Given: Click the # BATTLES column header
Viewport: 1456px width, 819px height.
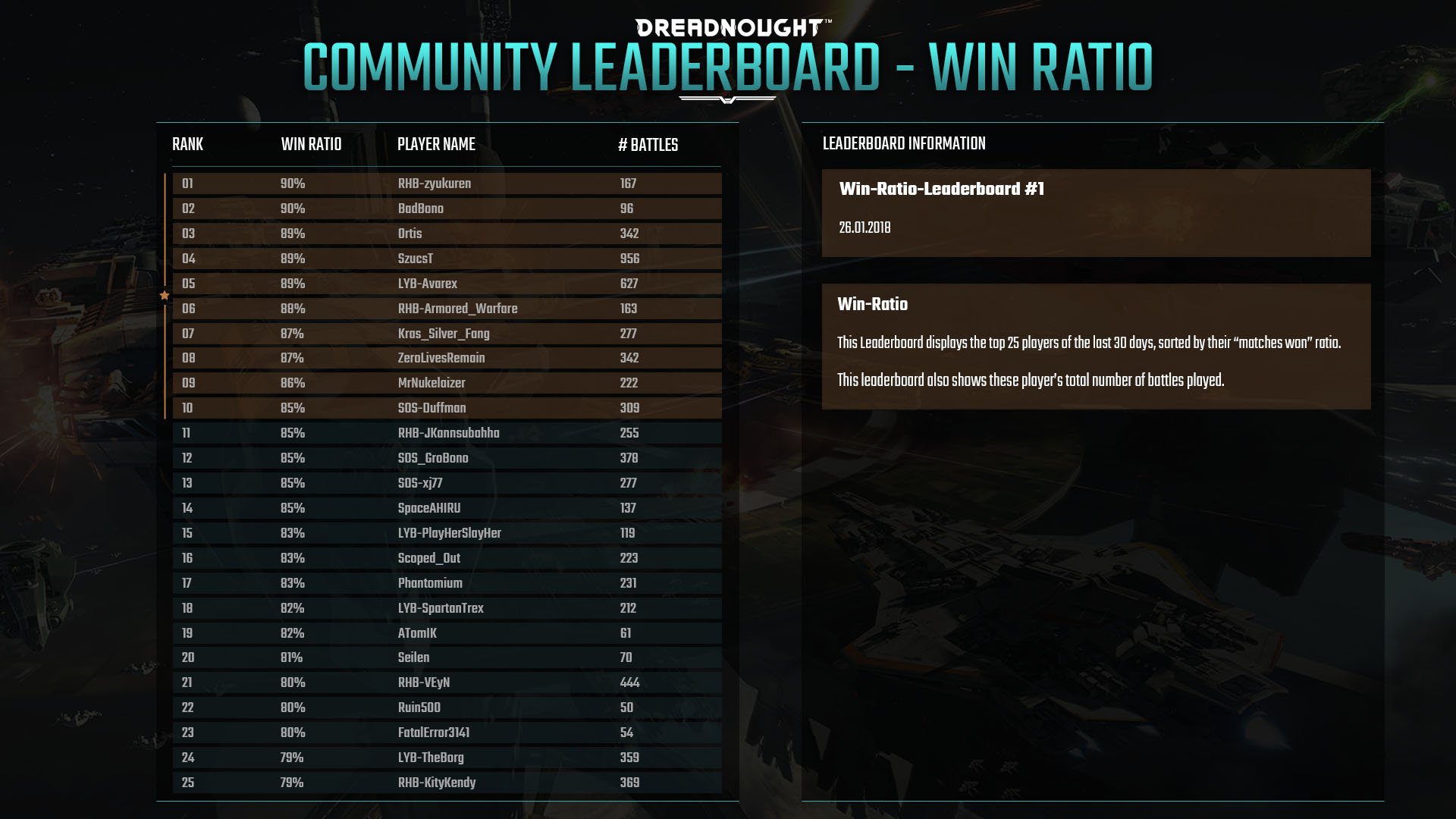Looking at the screenshot, I should 648,145.
